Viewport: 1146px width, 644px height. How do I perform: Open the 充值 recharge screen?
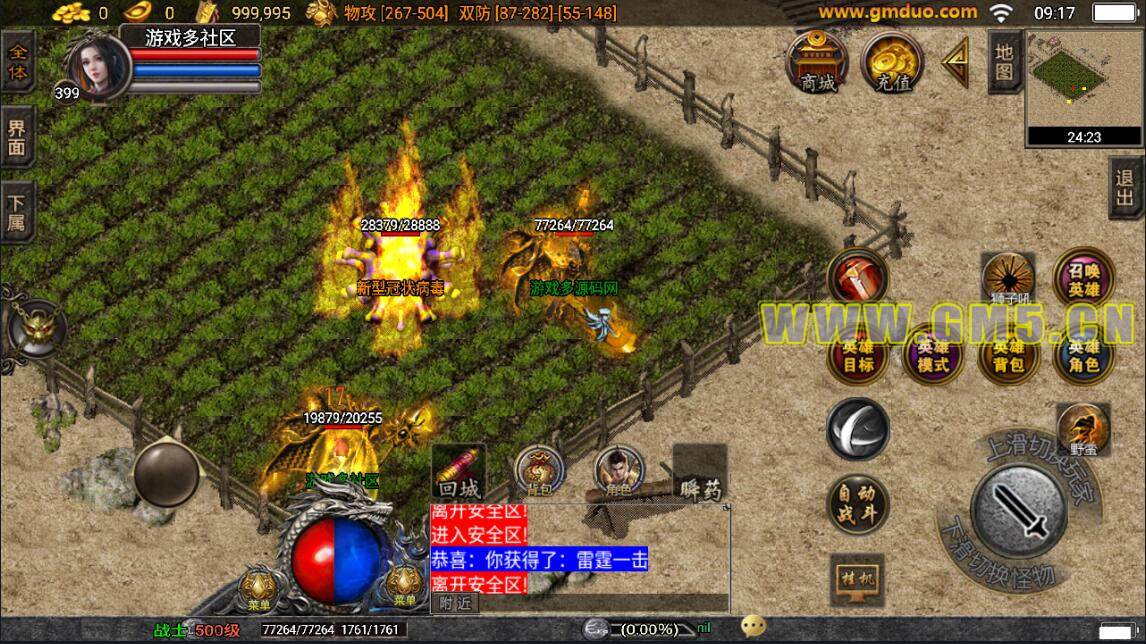pos(892,62)
